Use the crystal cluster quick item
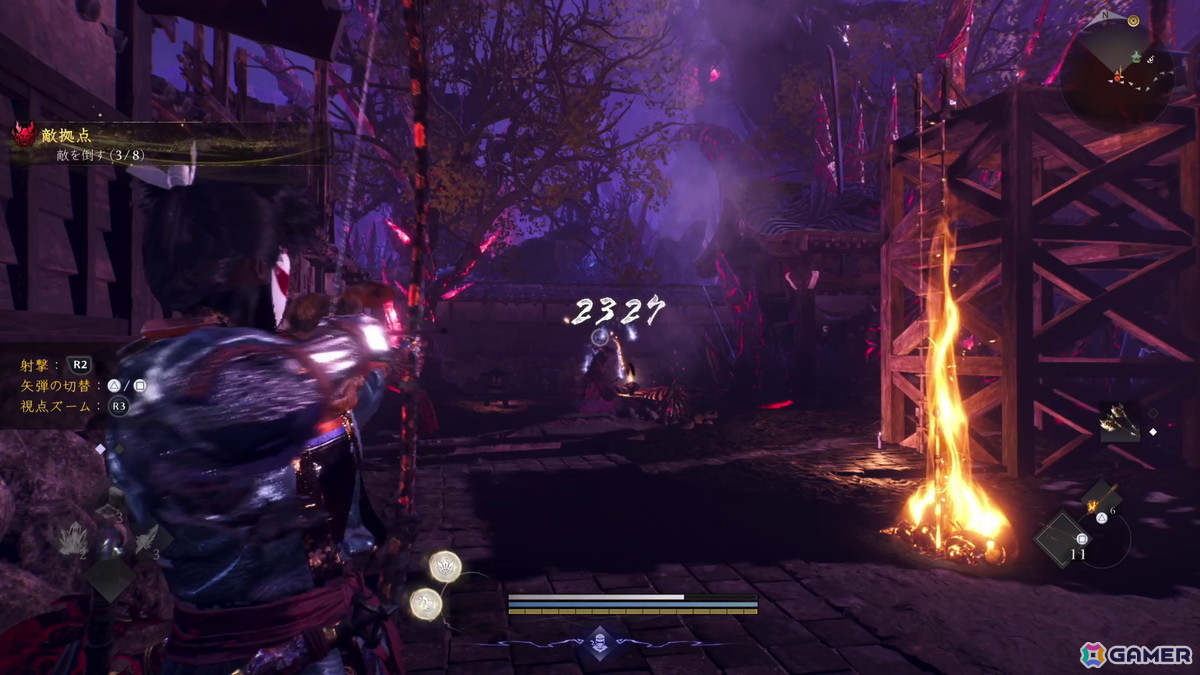 75,543
